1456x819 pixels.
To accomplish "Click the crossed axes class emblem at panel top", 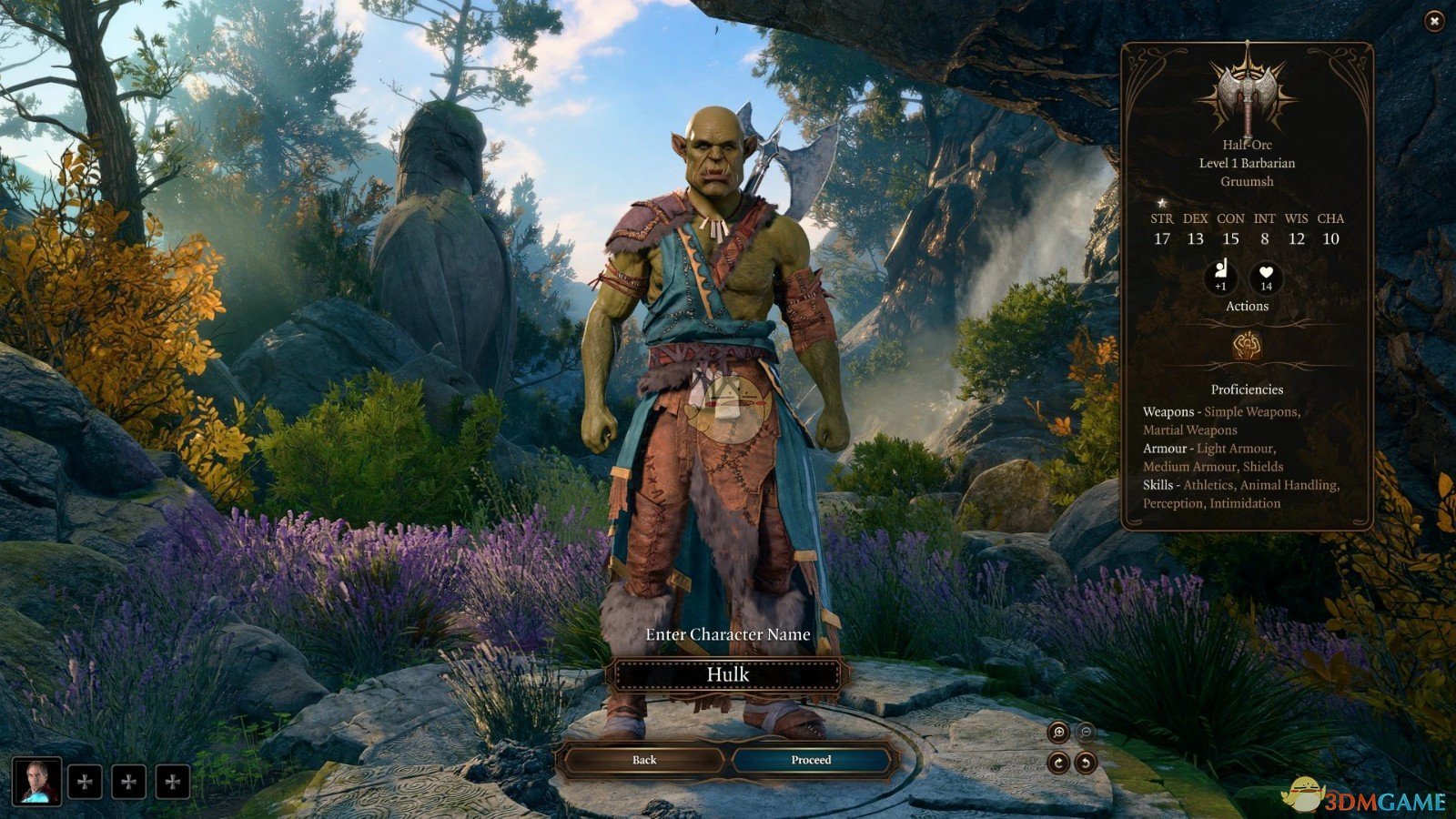I will (x=1249, y=91).
